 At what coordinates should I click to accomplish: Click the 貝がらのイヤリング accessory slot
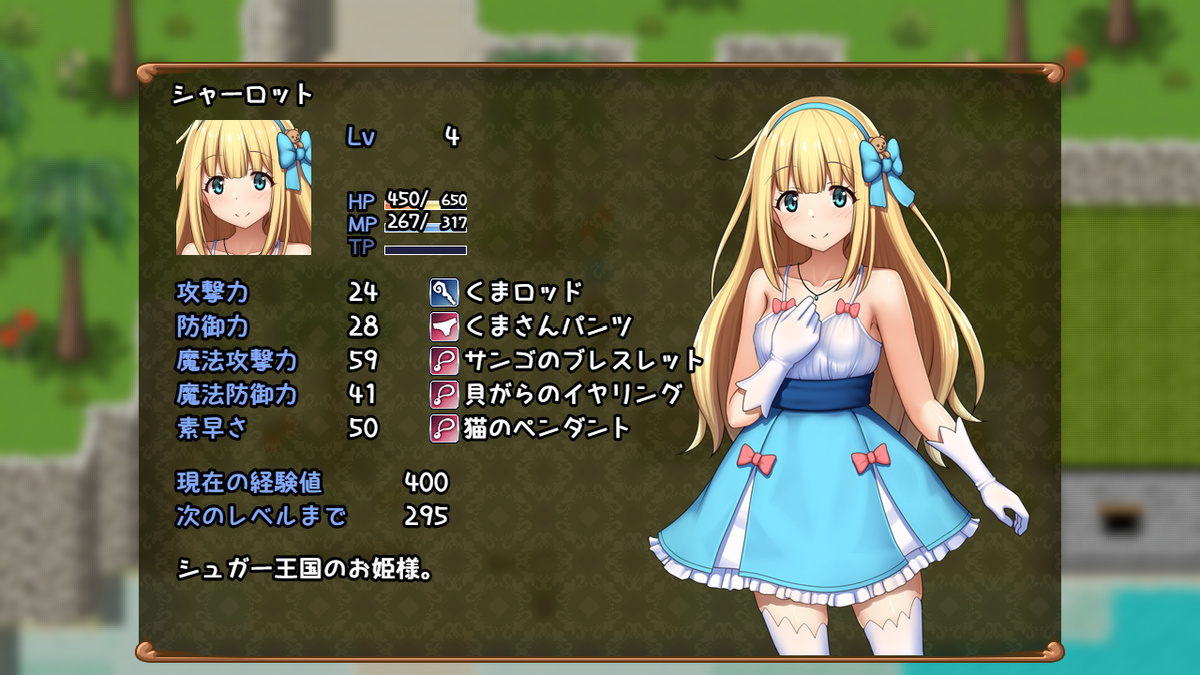point(556,394)
